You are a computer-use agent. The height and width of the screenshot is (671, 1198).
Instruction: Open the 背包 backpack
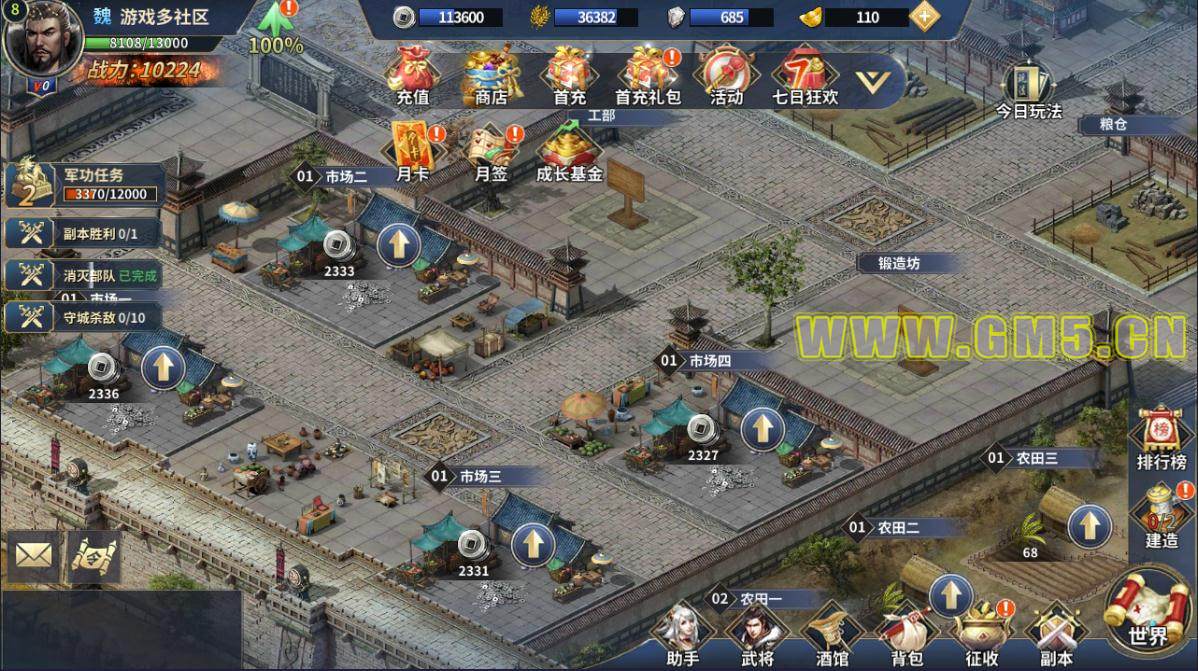(906, 635)
